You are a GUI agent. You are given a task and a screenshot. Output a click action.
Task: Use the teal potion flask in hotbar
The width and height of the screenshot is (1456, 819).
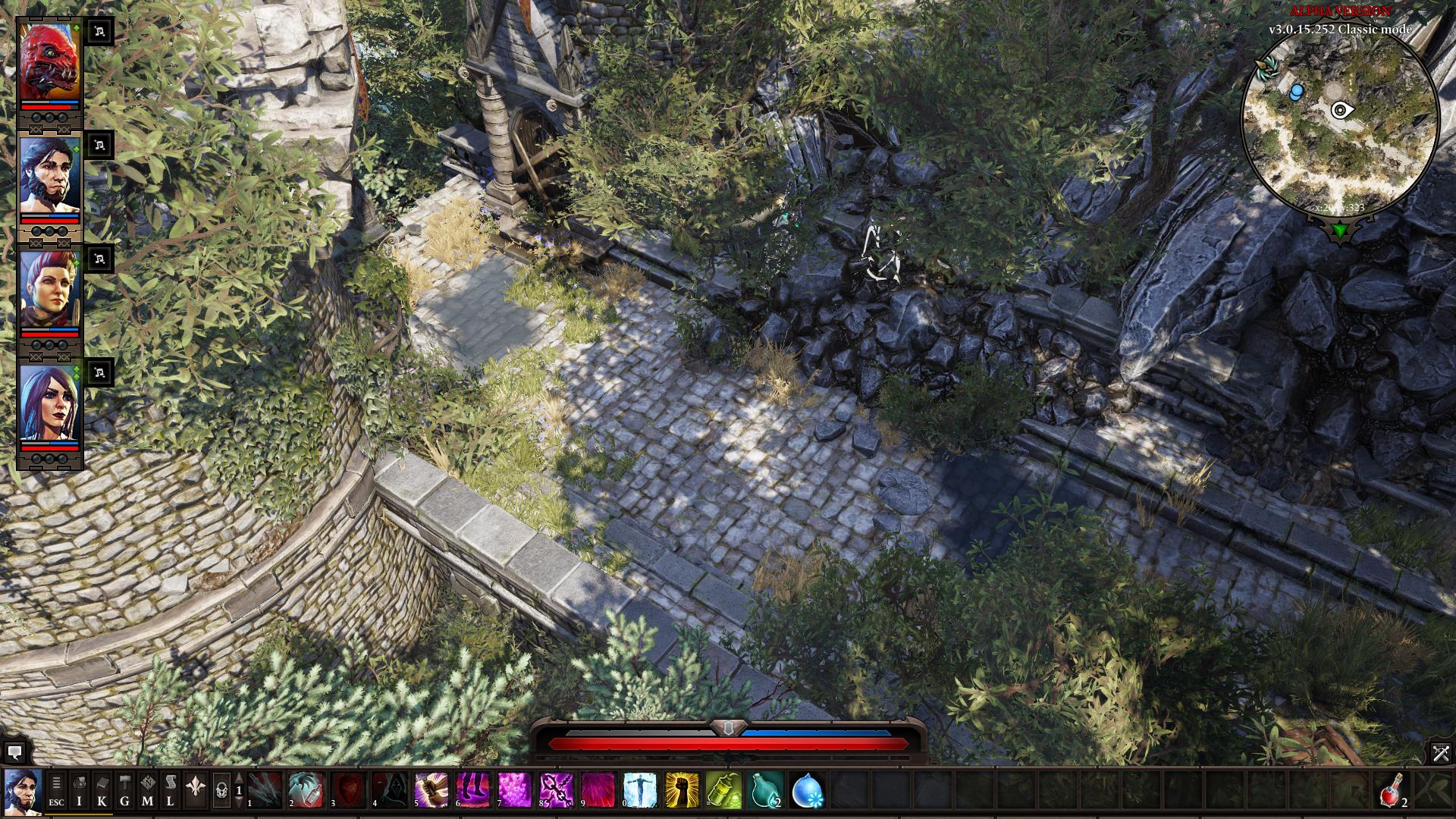pos(764,790)
